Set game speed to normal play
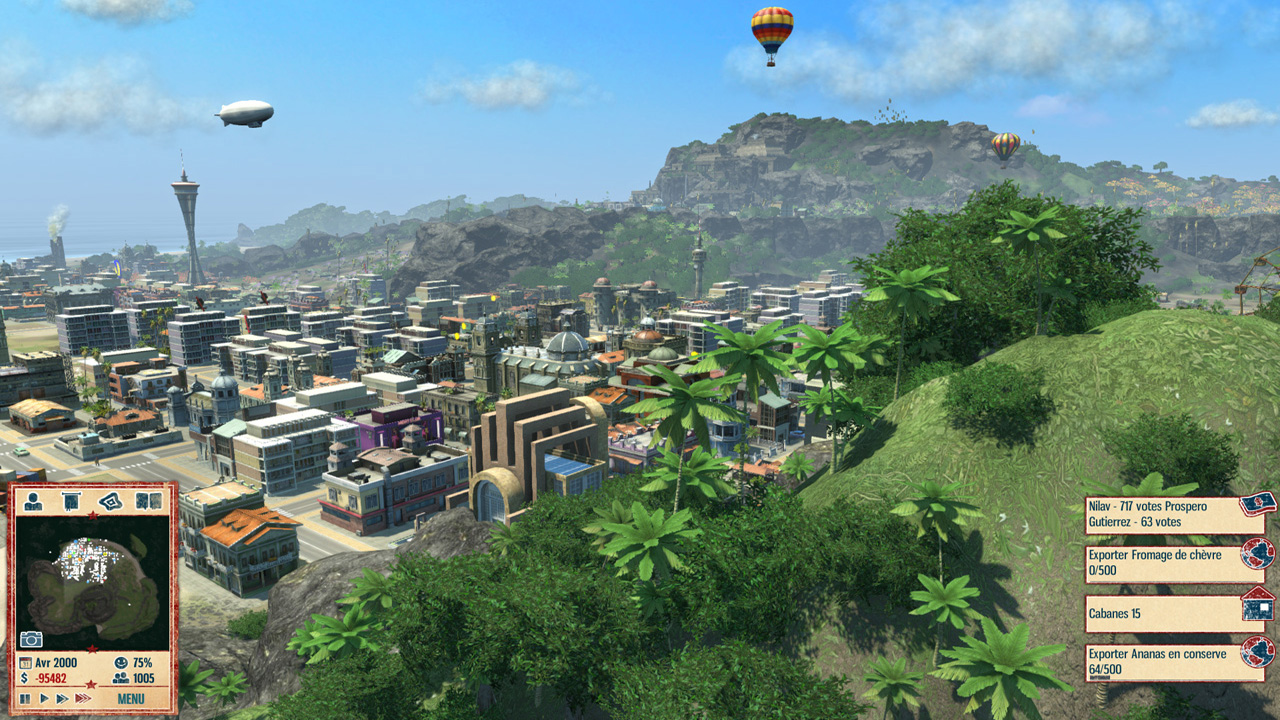The height and width of the screenshot is (720, 1280). 43,699
